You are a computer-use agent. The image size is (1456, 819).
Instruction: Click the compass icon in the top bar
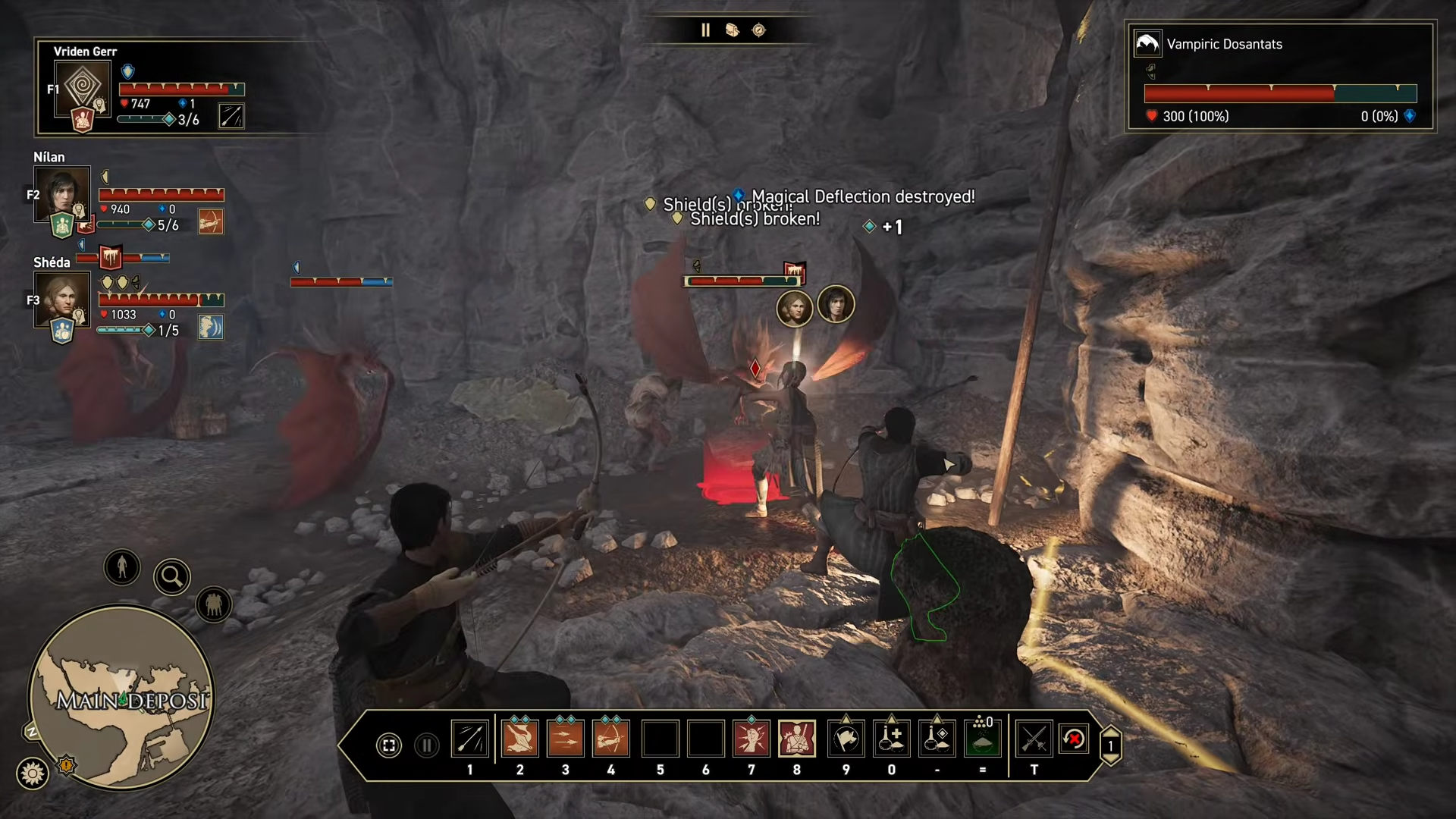point(759,30)
